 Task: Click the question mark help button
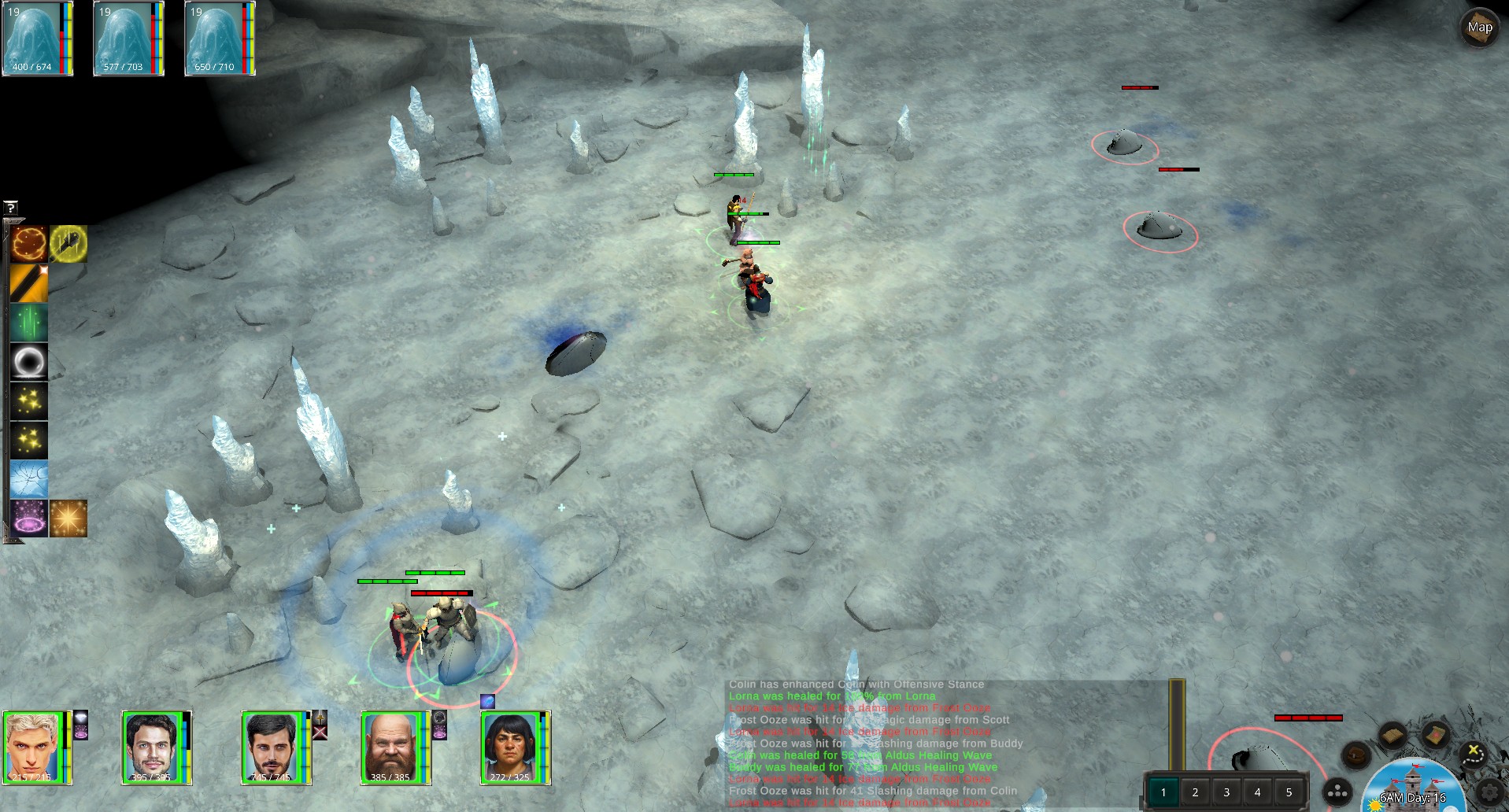[10, 208]
